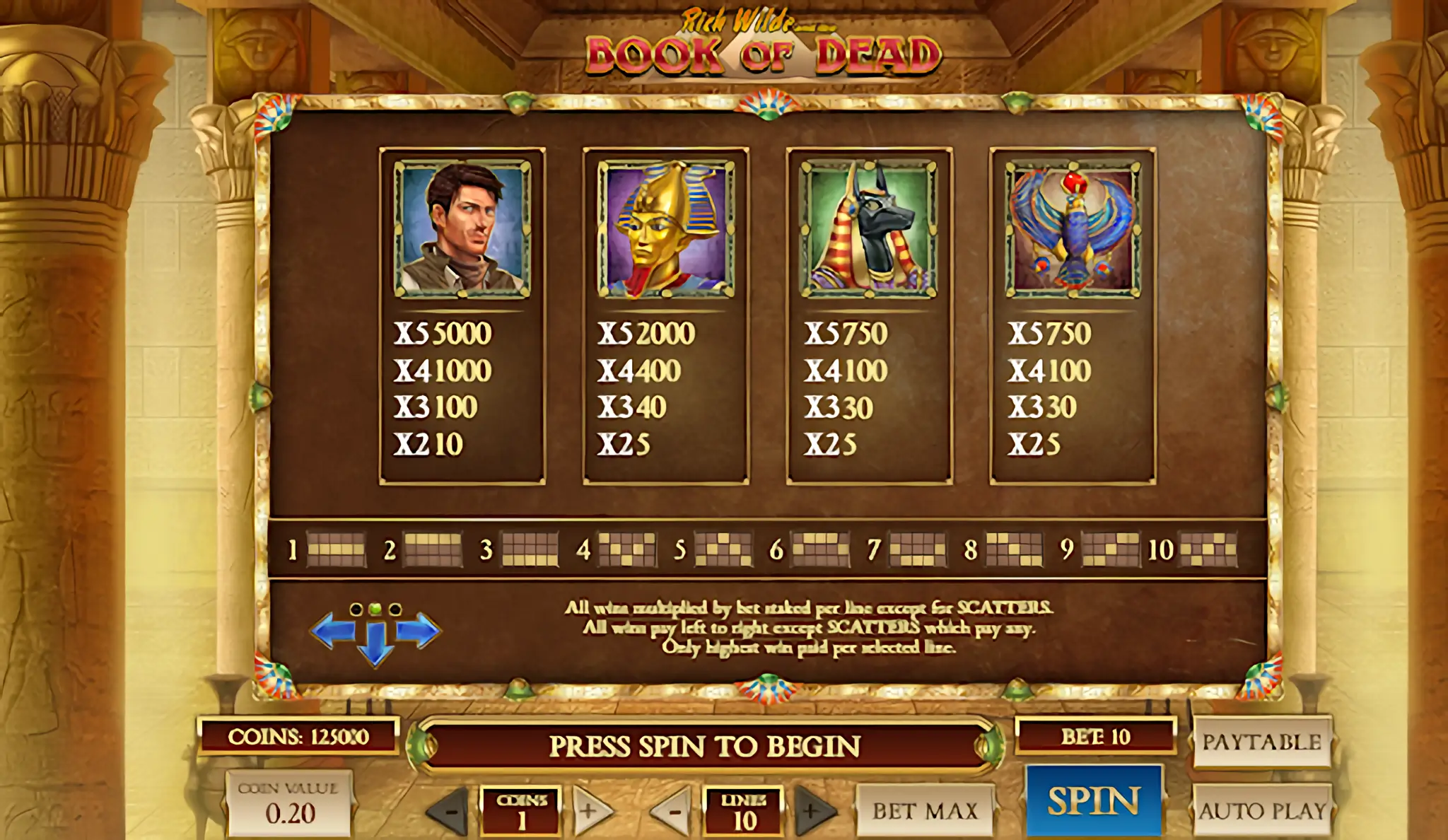Screen dimensions: 1448x840
Task: Place the maximum bet with BET MAX
Action: (x=925, y=810)
